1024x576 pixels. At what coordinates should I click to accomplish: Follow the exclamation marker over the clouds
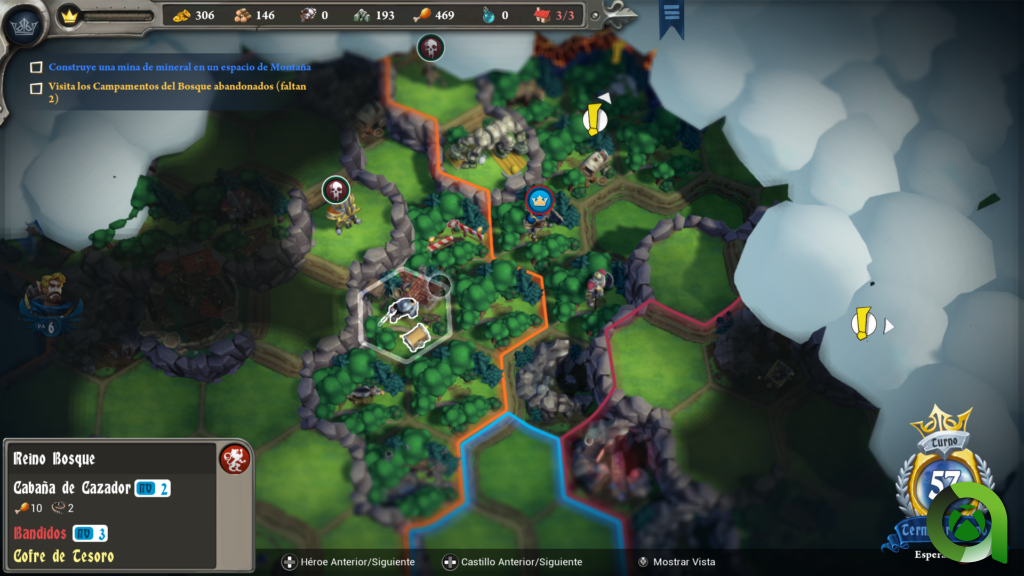863,324
